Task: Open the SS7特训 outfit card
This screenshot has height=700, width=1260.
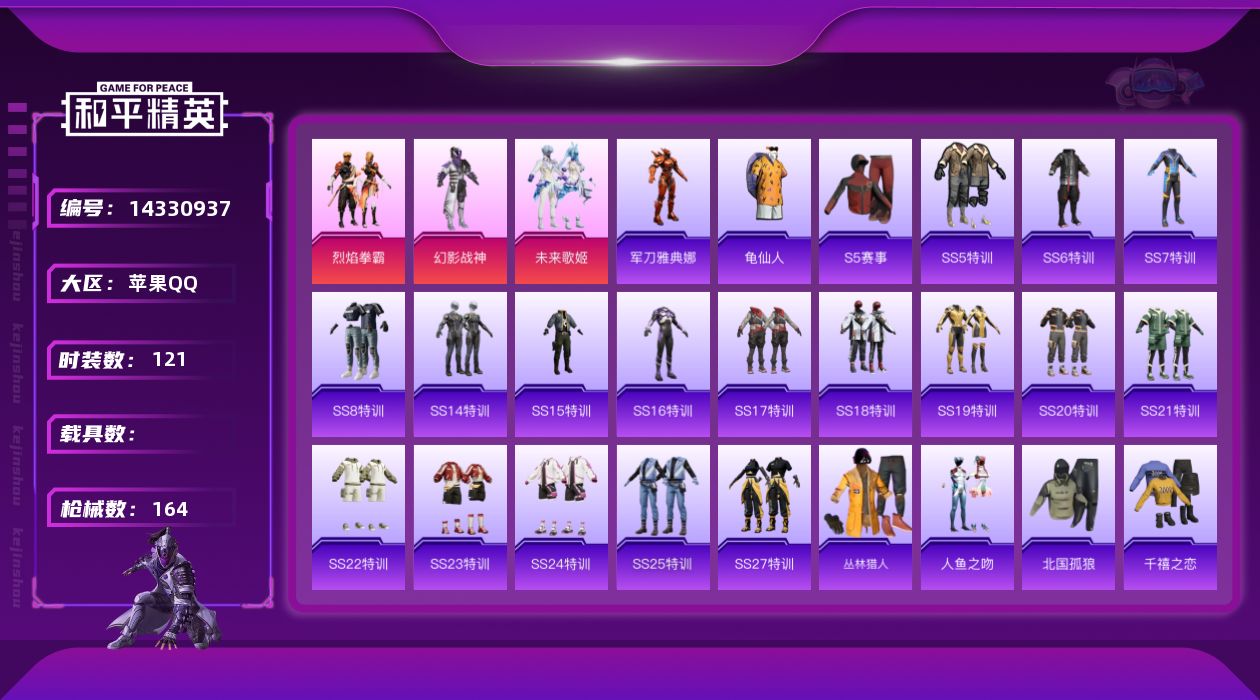Action: tap(1170, 211)
